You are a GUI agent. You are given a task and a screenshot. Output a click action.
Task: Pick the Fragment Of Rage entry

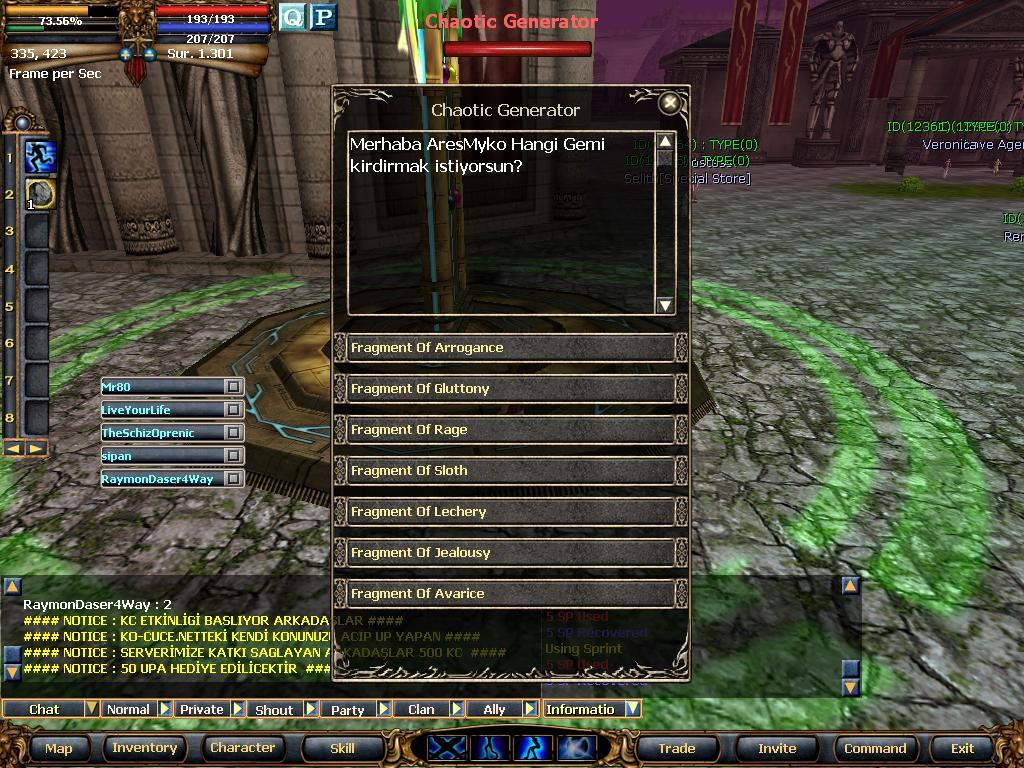click(x=510, y=430)
